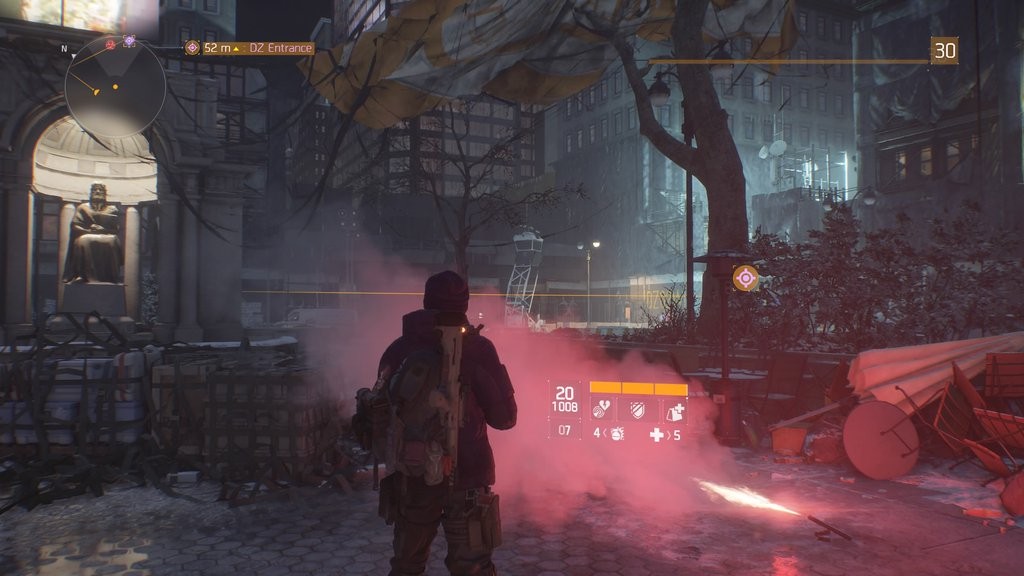
Task: Click the level 30 rank badge
Action: click(x=944, y=50)
